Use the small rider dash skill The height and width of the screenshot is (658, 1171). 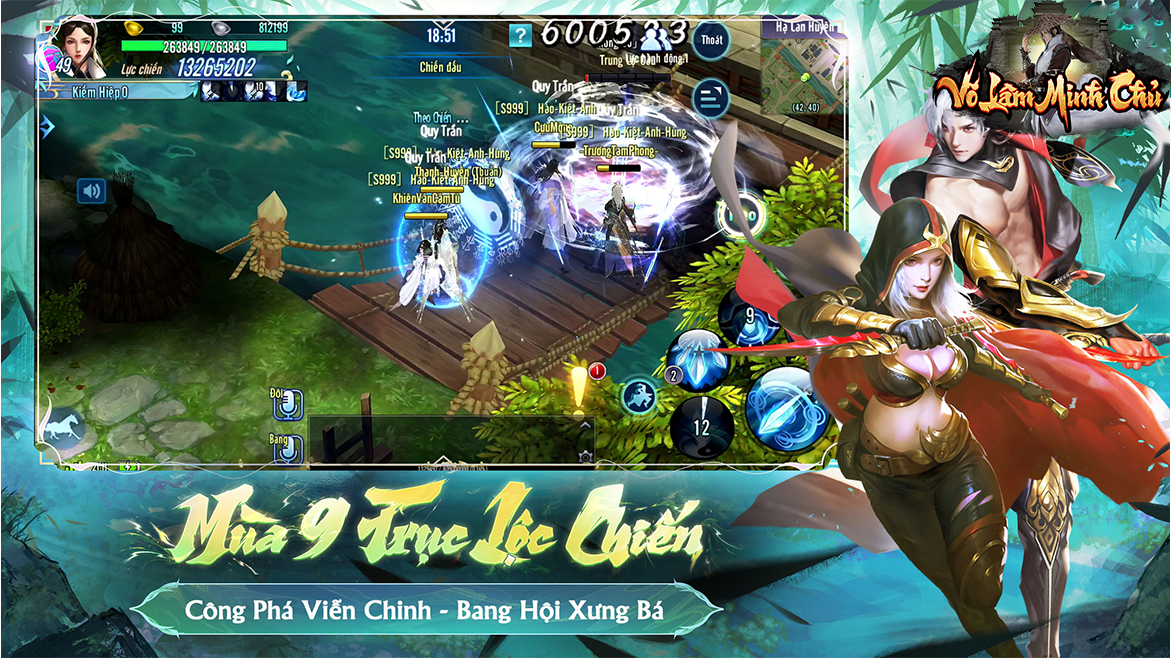click(x=639, y=395)
